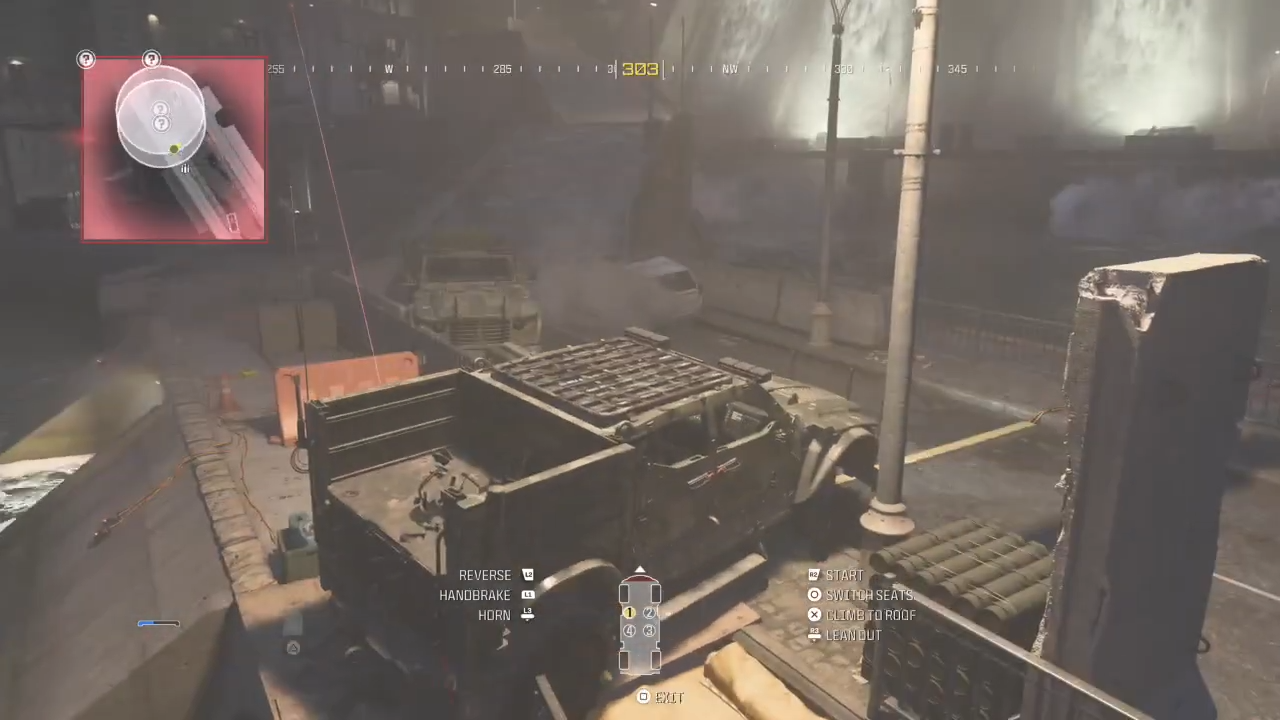
Task: Click the Square button icon beside EXIT
Action: [x=643, y=697]
